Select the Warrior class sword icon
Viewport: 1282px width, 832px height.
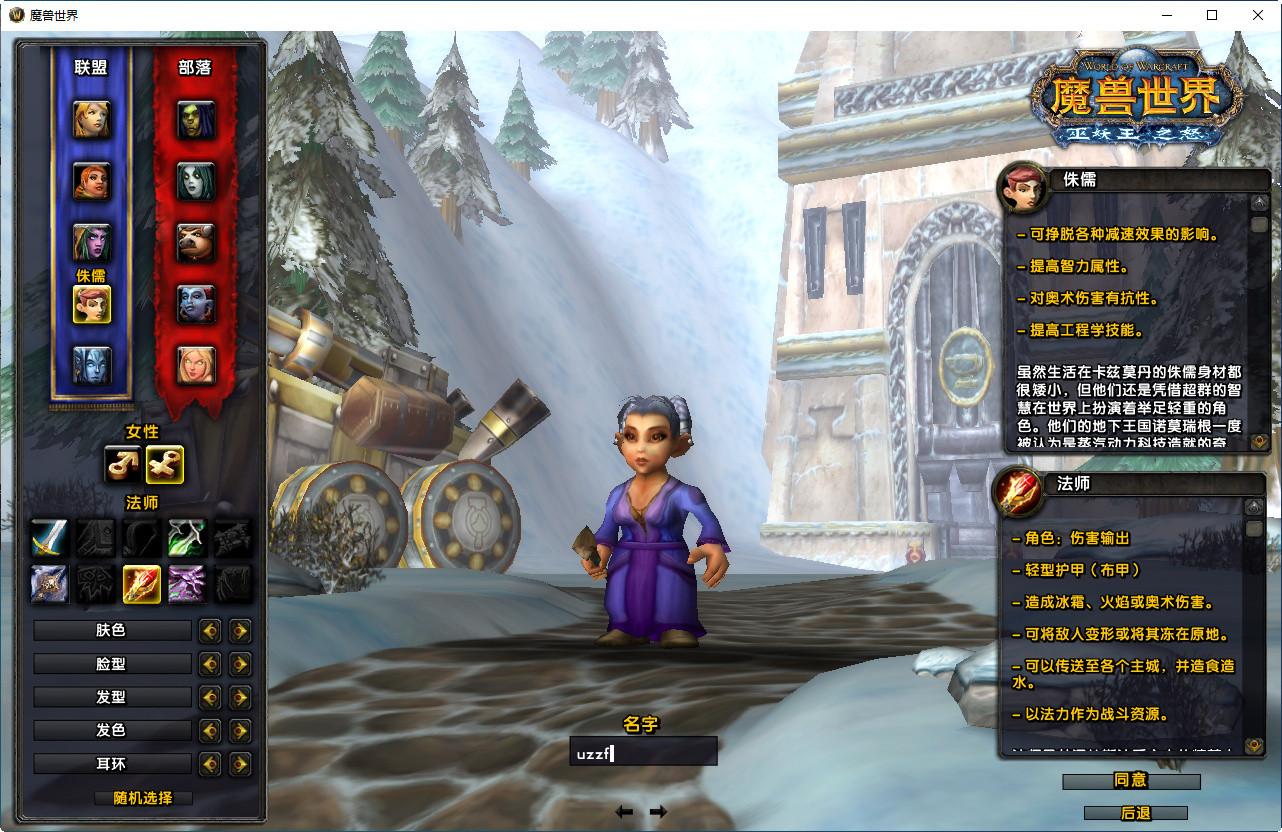[49, 538]
